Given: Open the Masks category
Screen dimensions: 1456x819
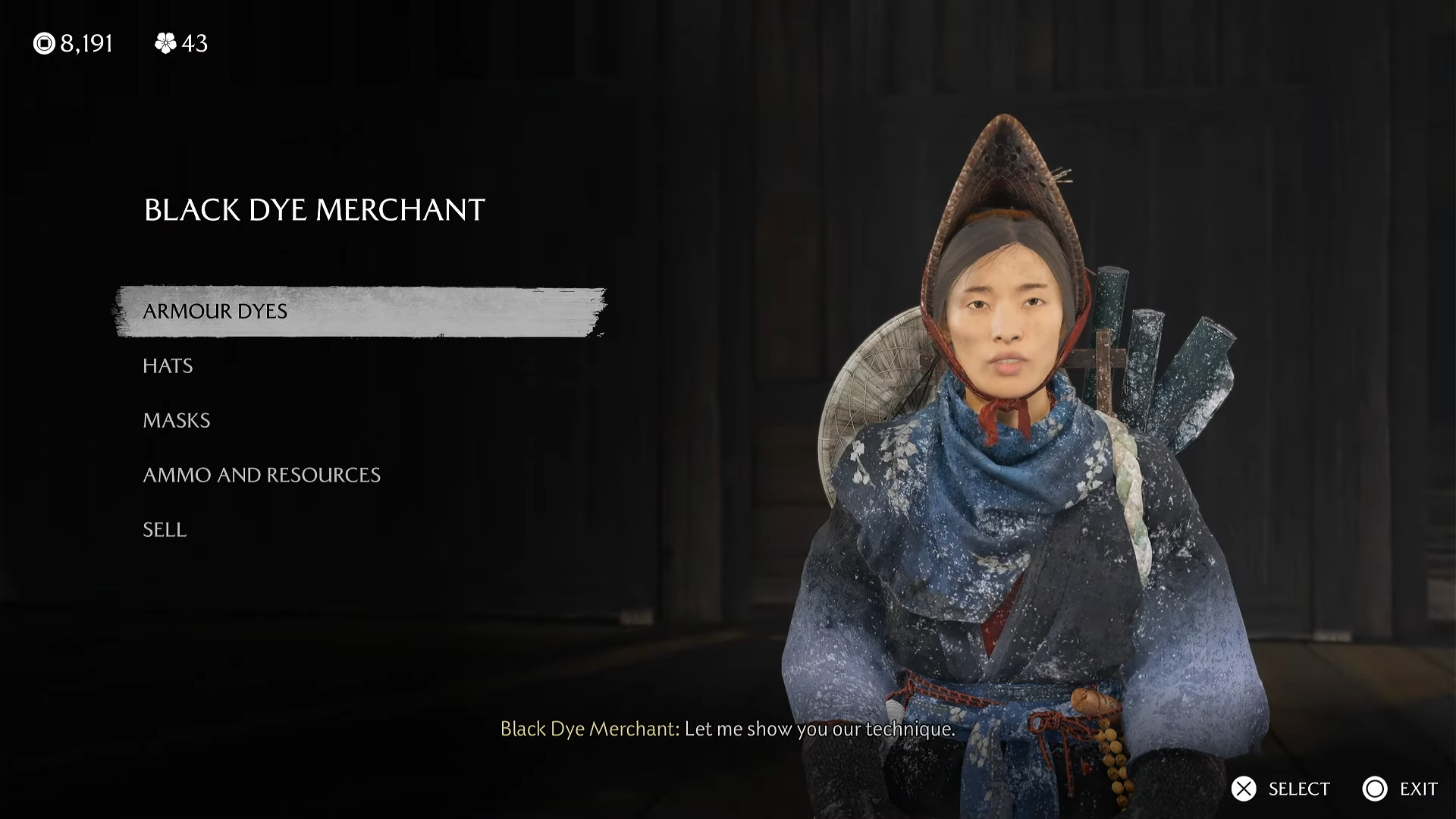Looking at the screenshot, I should tap(176, 421).
